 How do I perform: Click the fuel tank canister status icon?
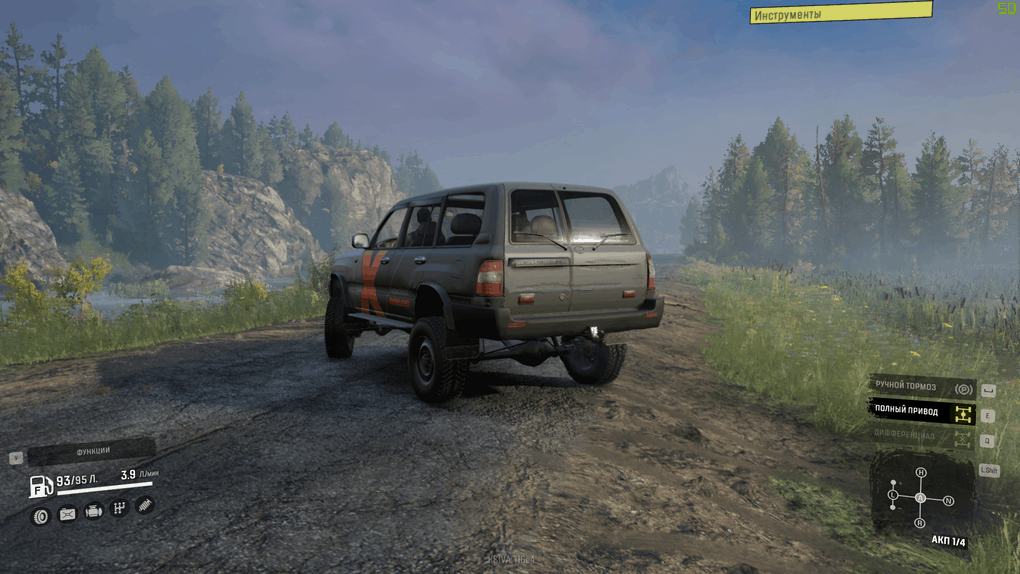[67, 514]
